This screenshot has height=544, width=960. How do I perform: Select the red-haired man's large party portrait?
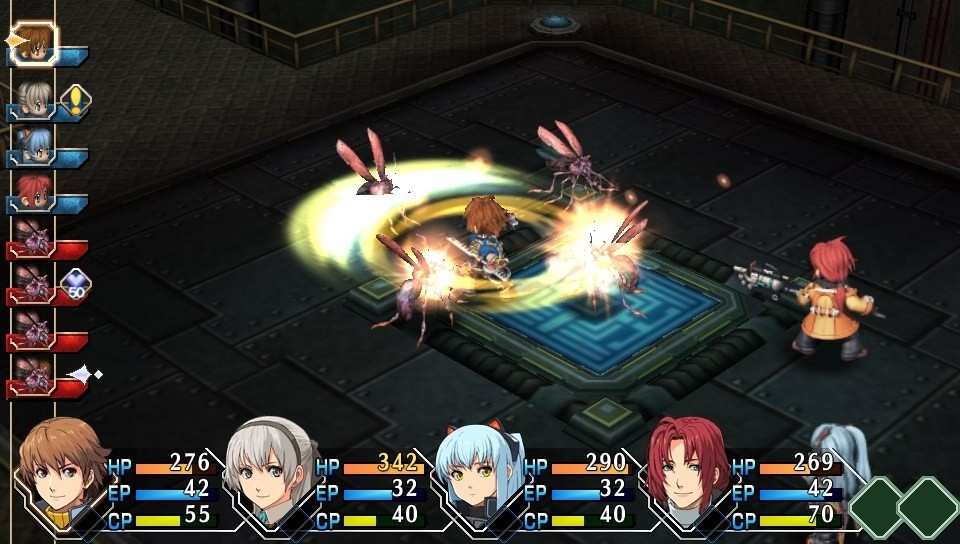point(686,468)
